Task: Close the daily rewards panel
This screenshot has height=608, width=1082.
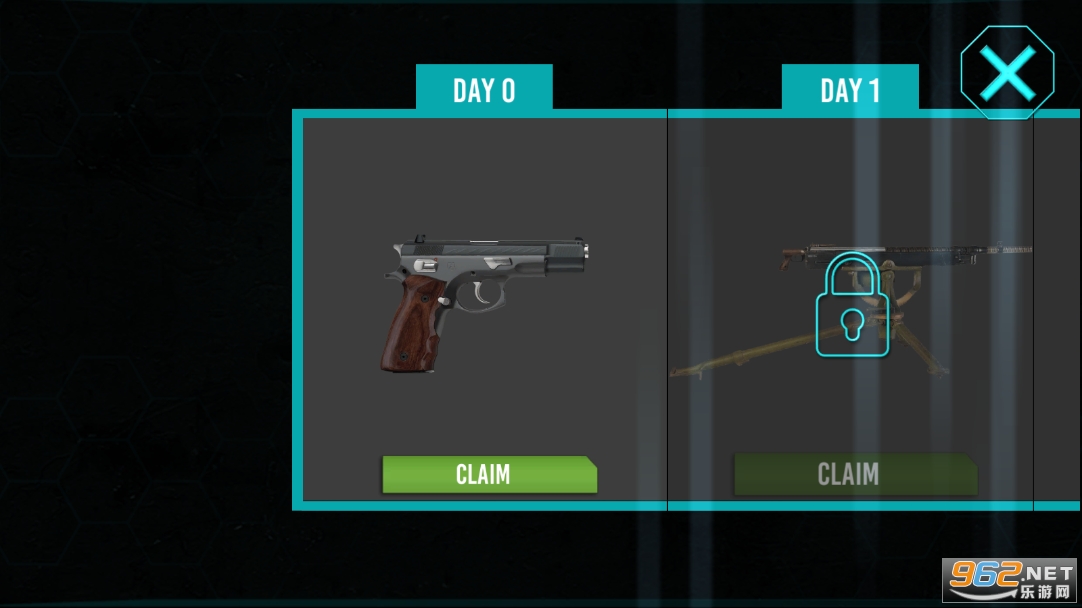Action: pos(1007,73)
